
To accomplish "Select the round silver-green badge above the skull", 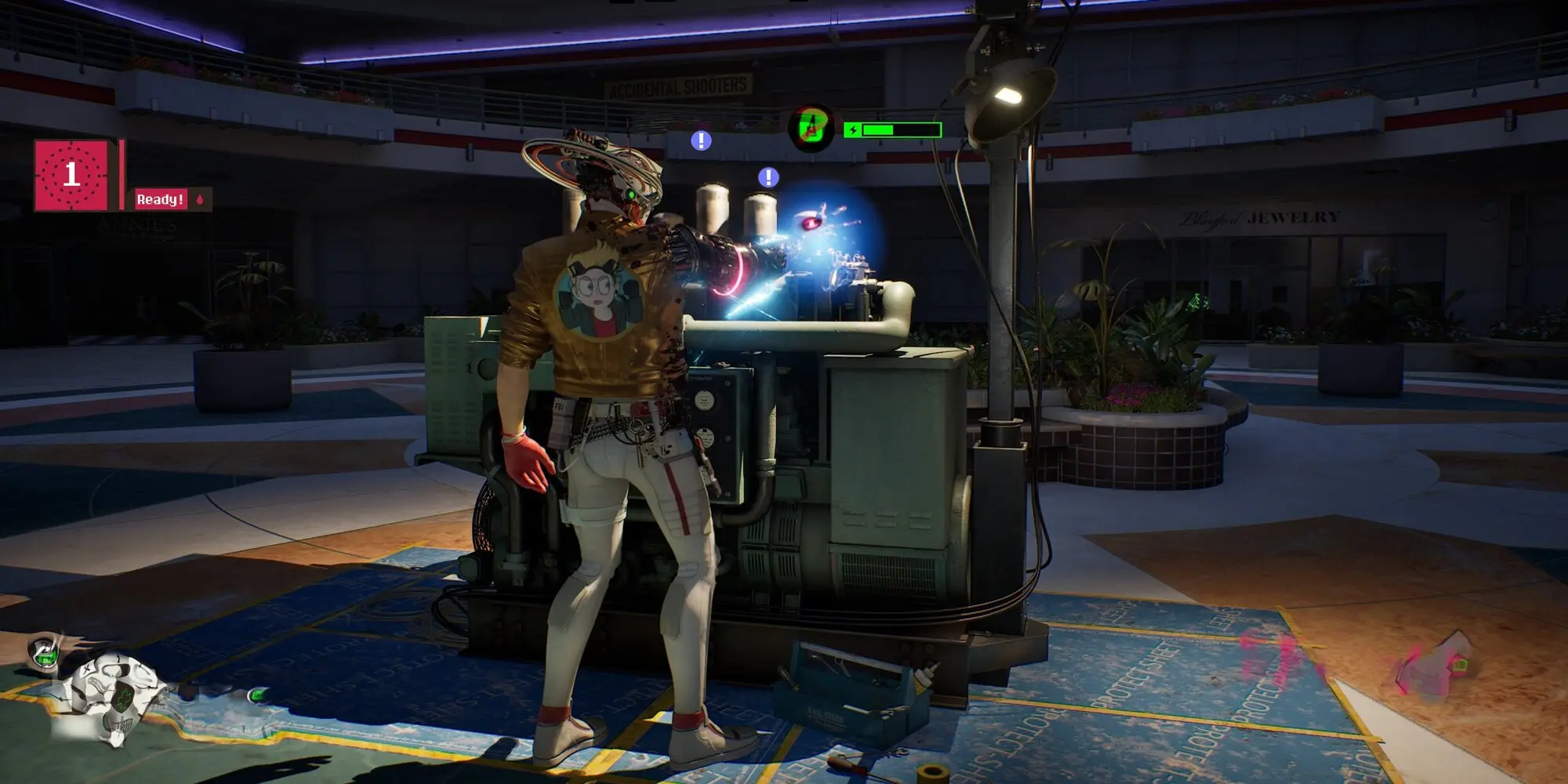I will pyautogui.click(x=44, y=653).
